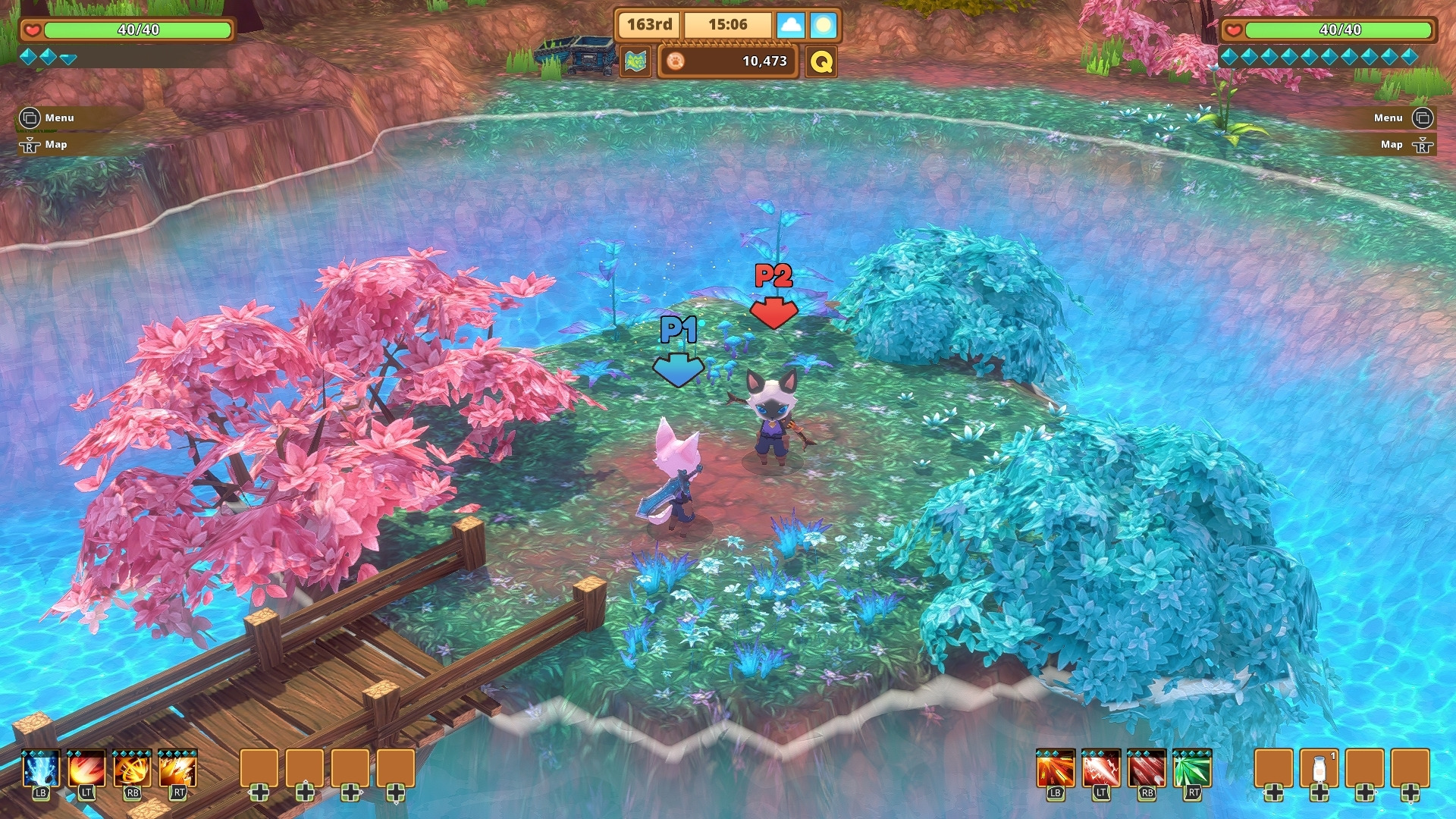Activate the orange flame strike ability
1456x819 pixels.
pyautogui.click(x=178, y=770)
